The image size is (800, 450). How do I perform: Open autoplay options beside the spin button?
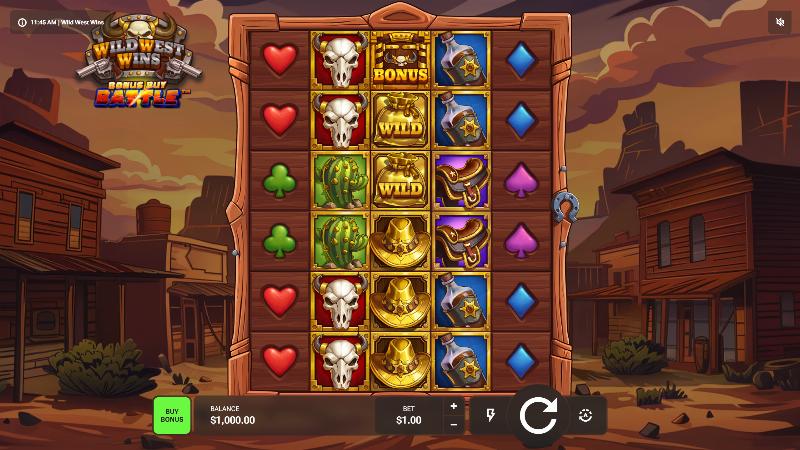tap(586, 415)
